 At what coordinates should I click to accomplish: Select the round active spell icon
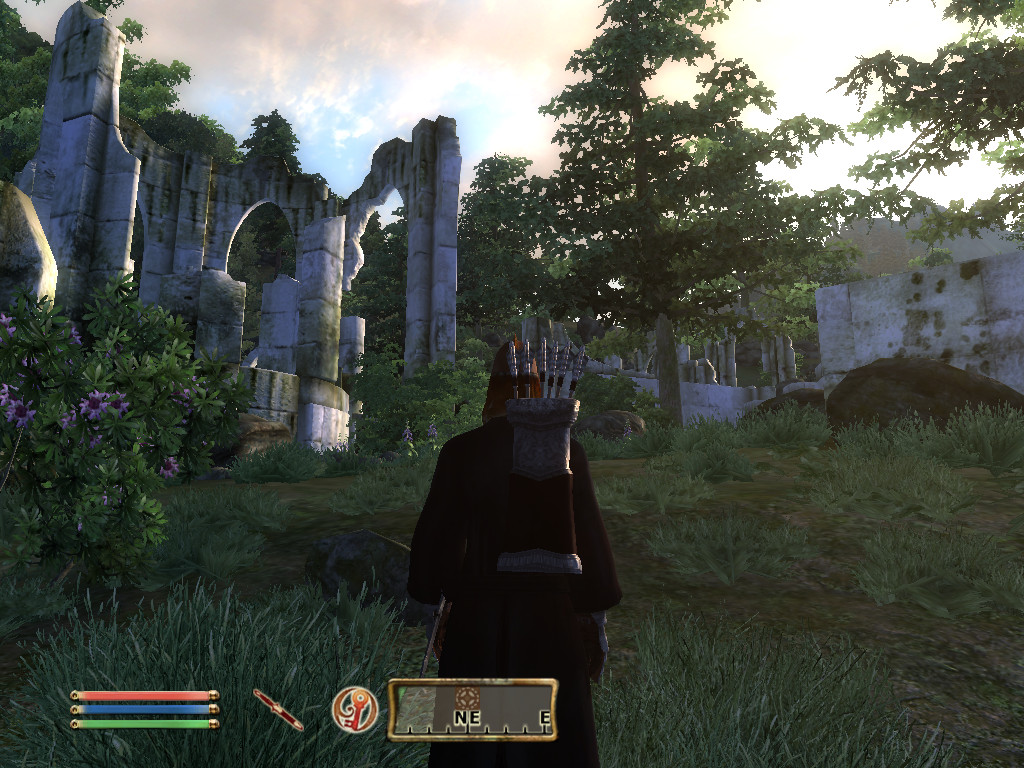(x=354, y=709)
